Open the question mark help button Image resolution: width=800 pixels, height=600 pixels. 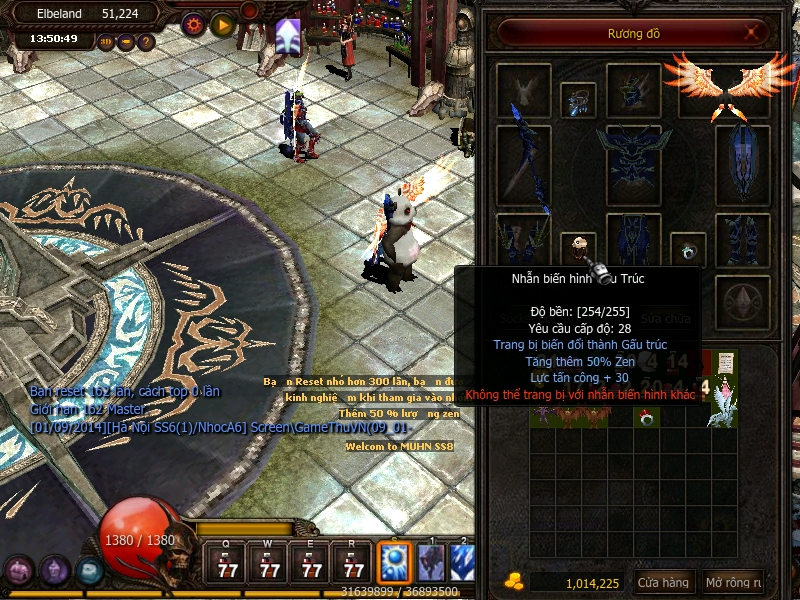tap(146, 42)
